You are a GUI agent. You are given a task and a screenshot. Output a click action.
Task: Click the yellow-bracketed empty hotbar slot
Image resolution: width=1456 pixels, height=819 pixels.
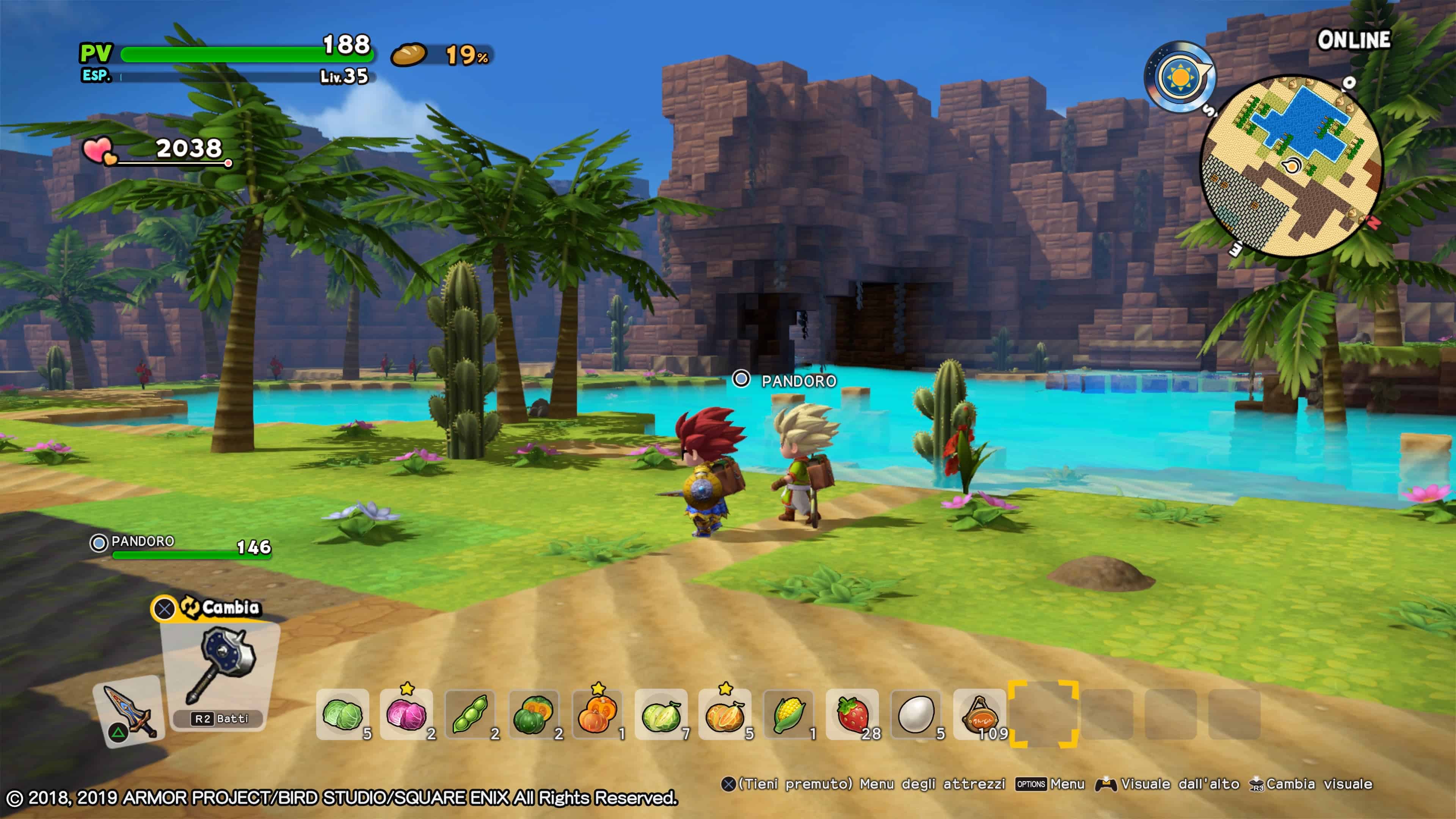point(1043,714)
